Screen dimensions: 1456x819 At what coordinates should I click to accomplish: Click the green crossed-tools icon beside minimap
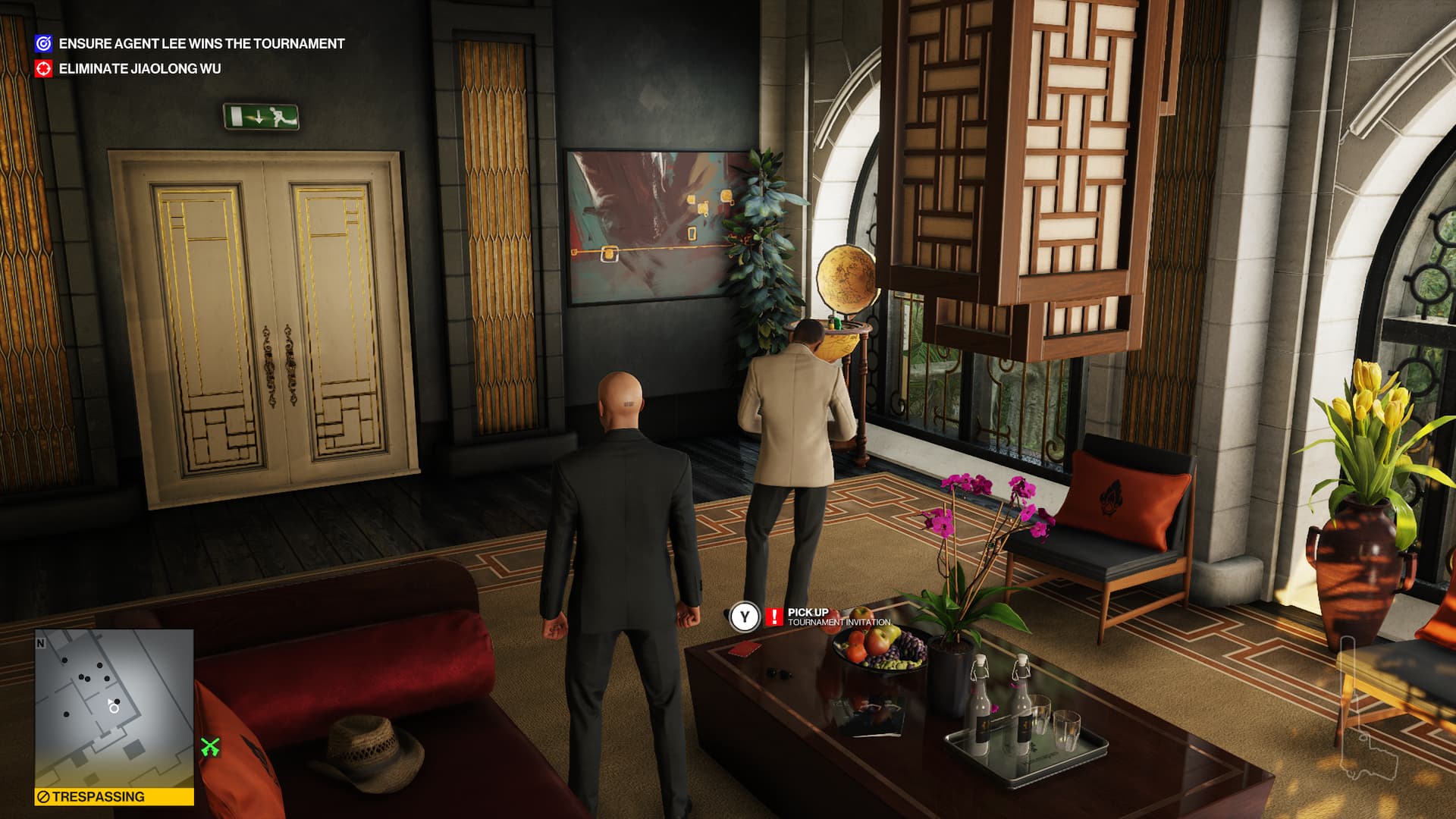pos(210,747)
